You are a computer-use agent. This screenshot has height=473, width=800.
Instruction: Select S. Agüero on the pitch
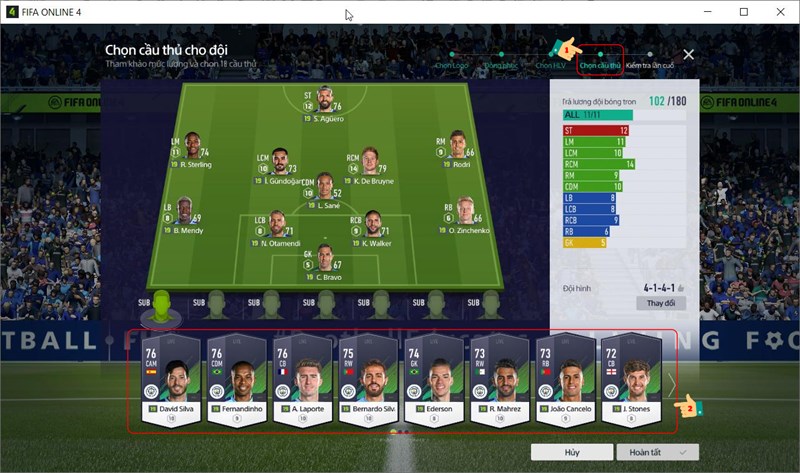click(x=322, y=105)
